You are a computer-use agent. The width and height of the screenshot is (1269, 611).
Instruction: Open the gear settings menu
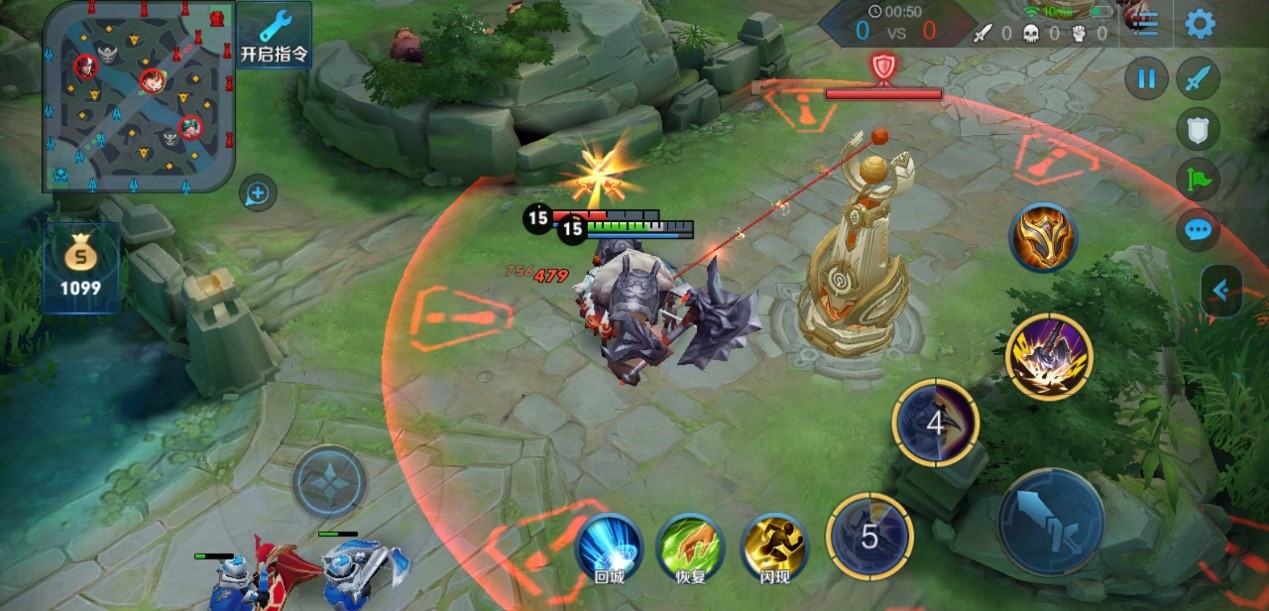1200,24
